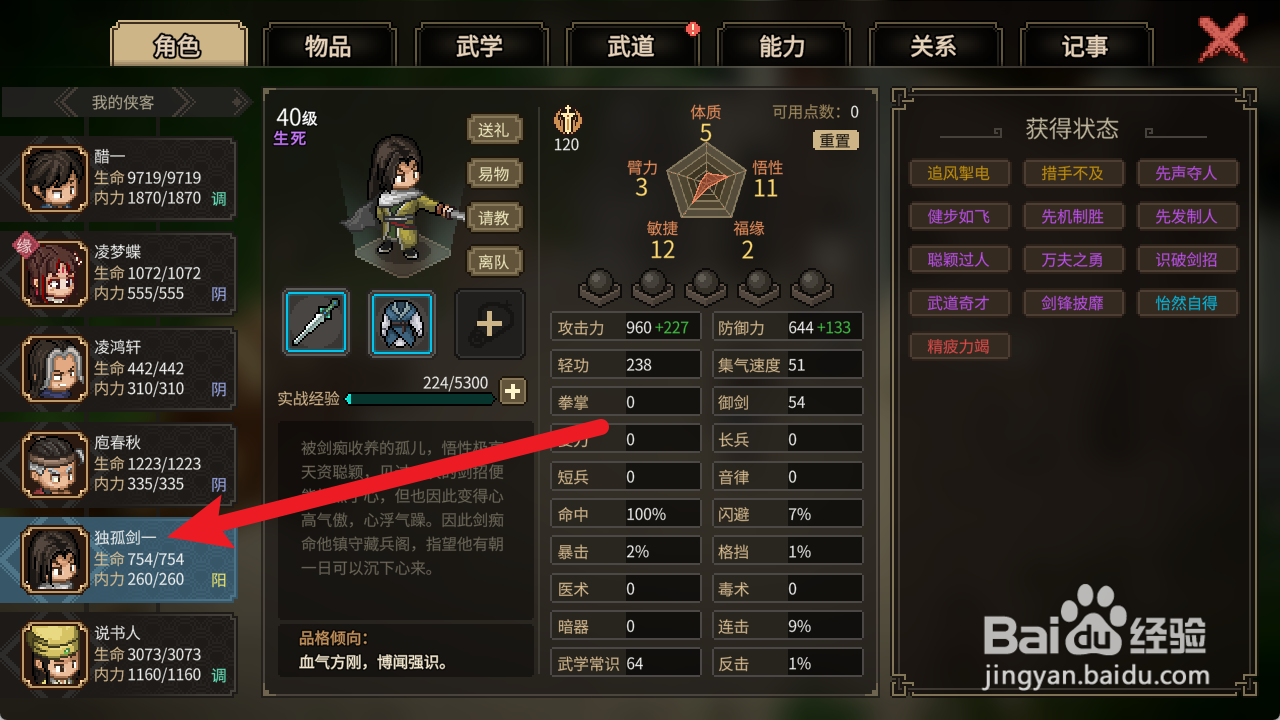Open 凌梦蝶's portrait with the 缘 badge
Viewport: 1280px width, 720px height.
click(x=55, y=273)
